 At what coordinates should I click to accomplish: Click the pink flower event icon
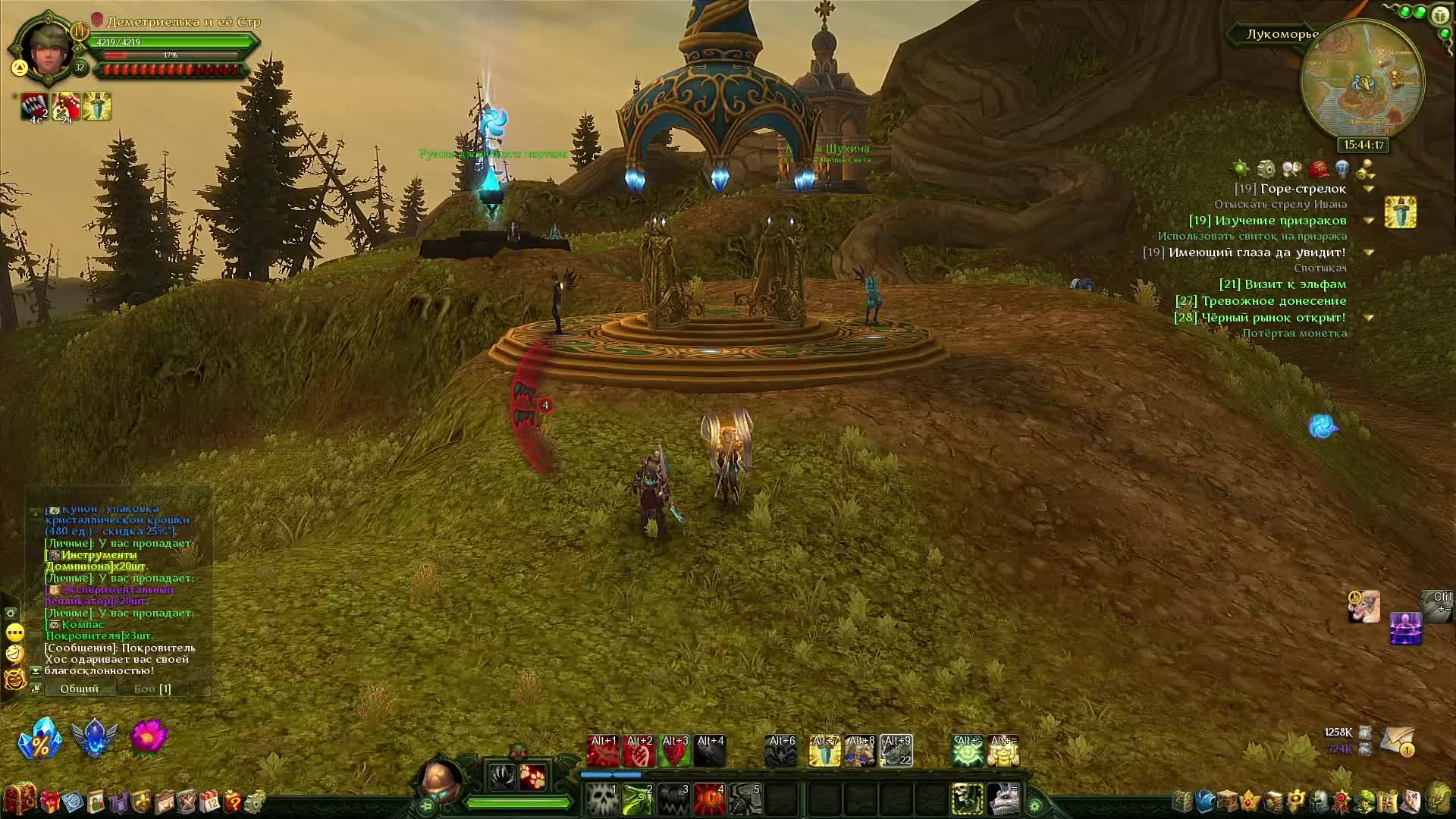149,737
